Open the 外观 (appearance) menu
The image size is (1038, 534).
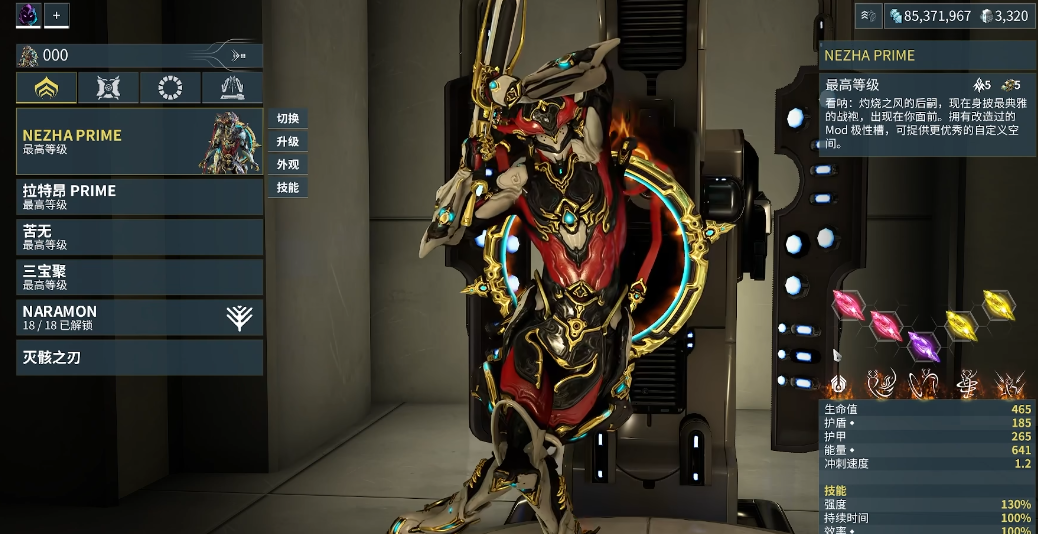[288, 165]
